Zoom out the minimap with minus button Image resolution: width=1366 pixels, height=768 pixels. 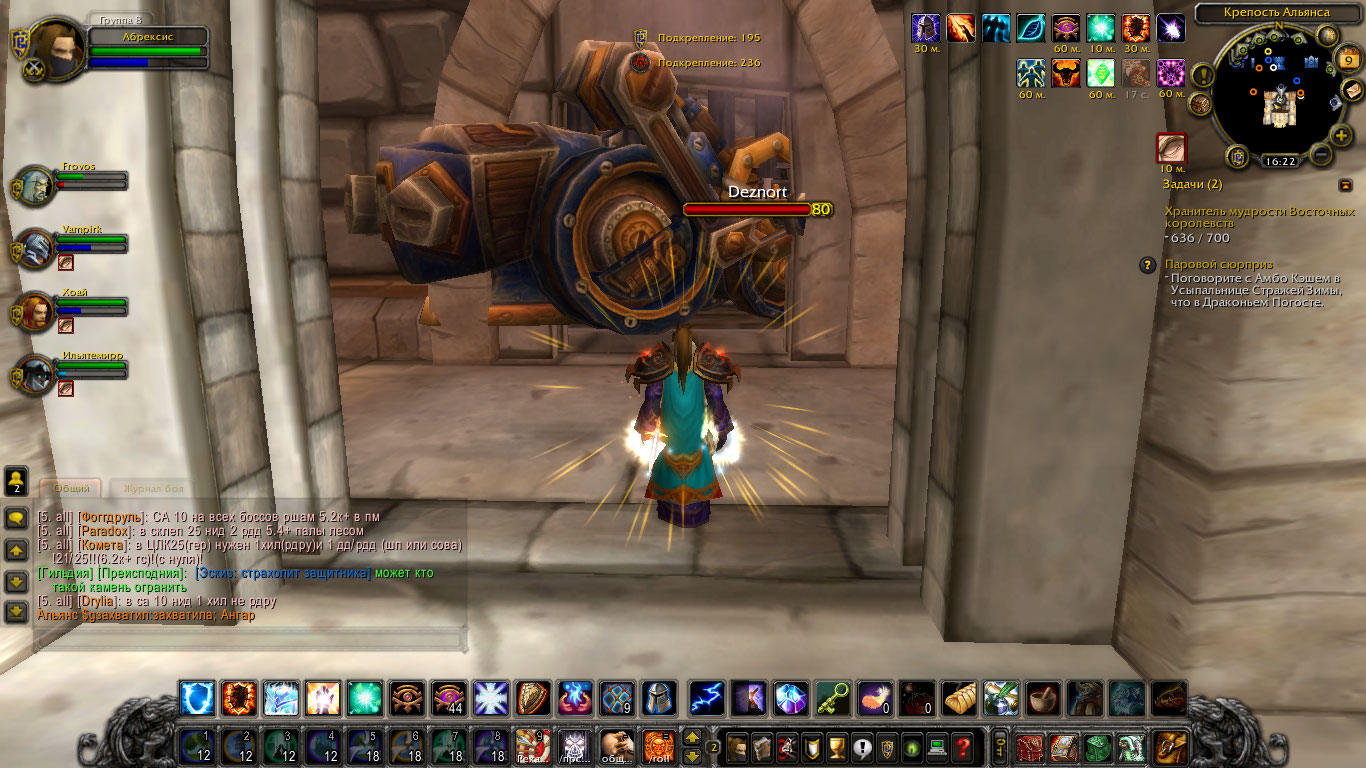(x=1320, y=155)
